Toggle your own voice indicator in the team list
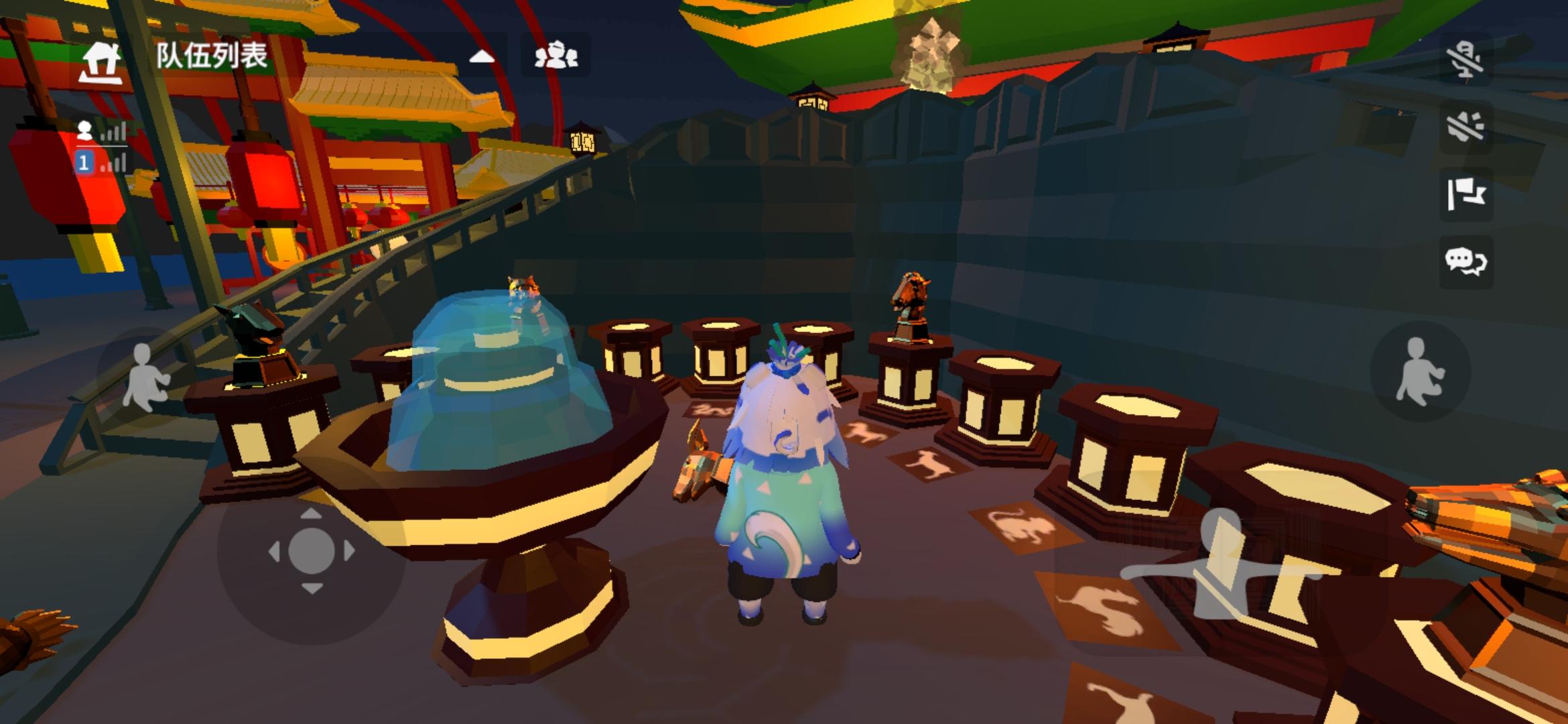The image size is (1568, 724). coord(114,133)
